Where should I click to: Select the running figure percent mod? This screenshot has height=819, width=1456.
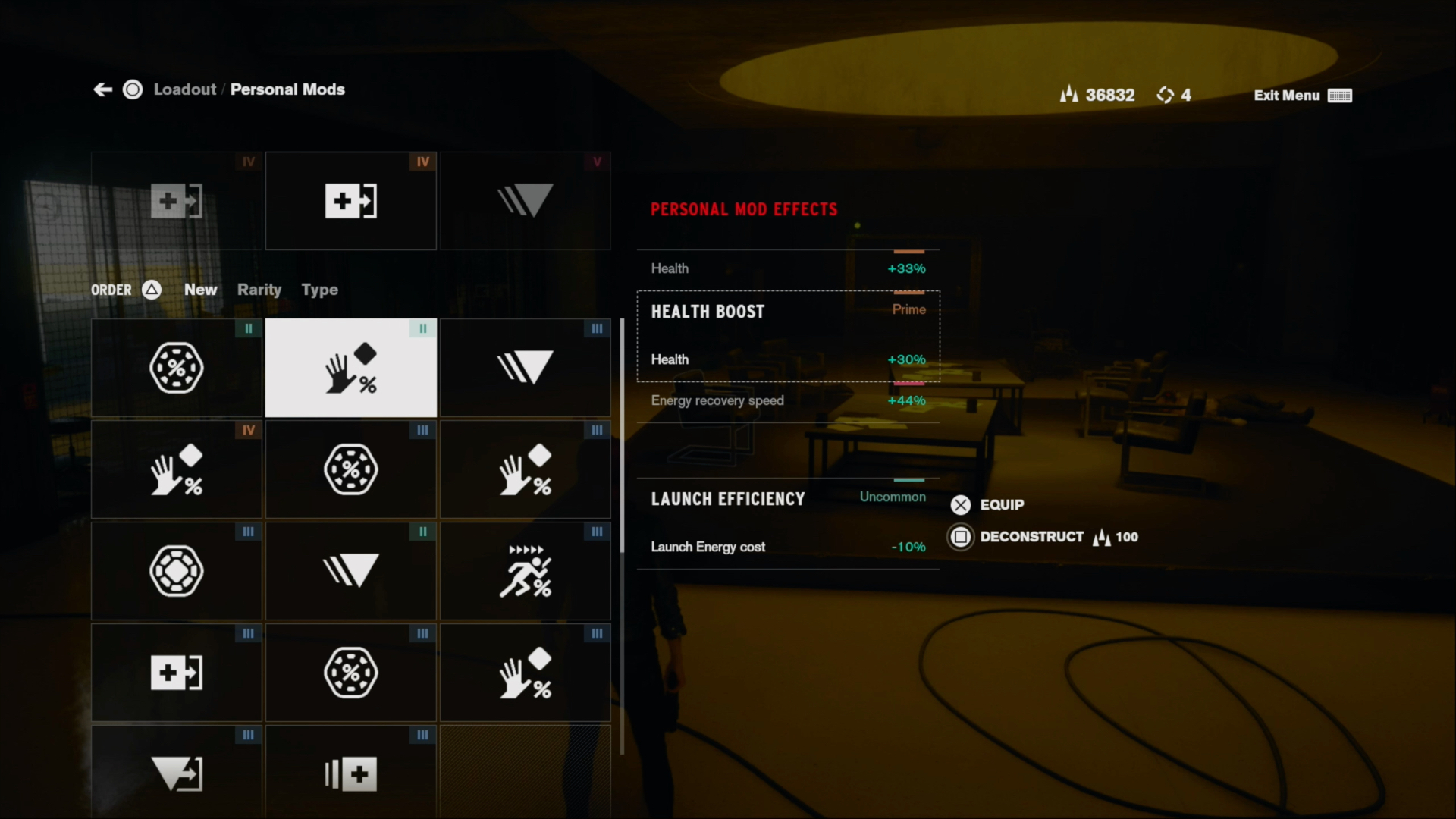(x=525, y=571)
